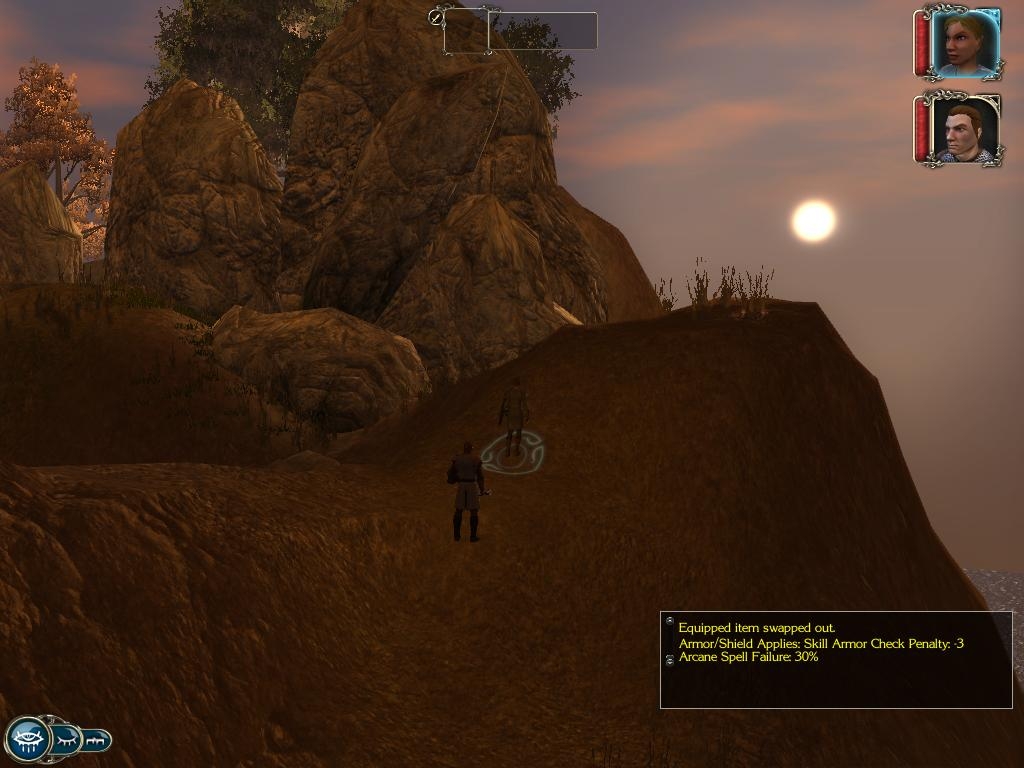The height and width of the screenshot is (768, 1024).
Task: Click the sword icon on target frame
Action: [x=436, y=17]
